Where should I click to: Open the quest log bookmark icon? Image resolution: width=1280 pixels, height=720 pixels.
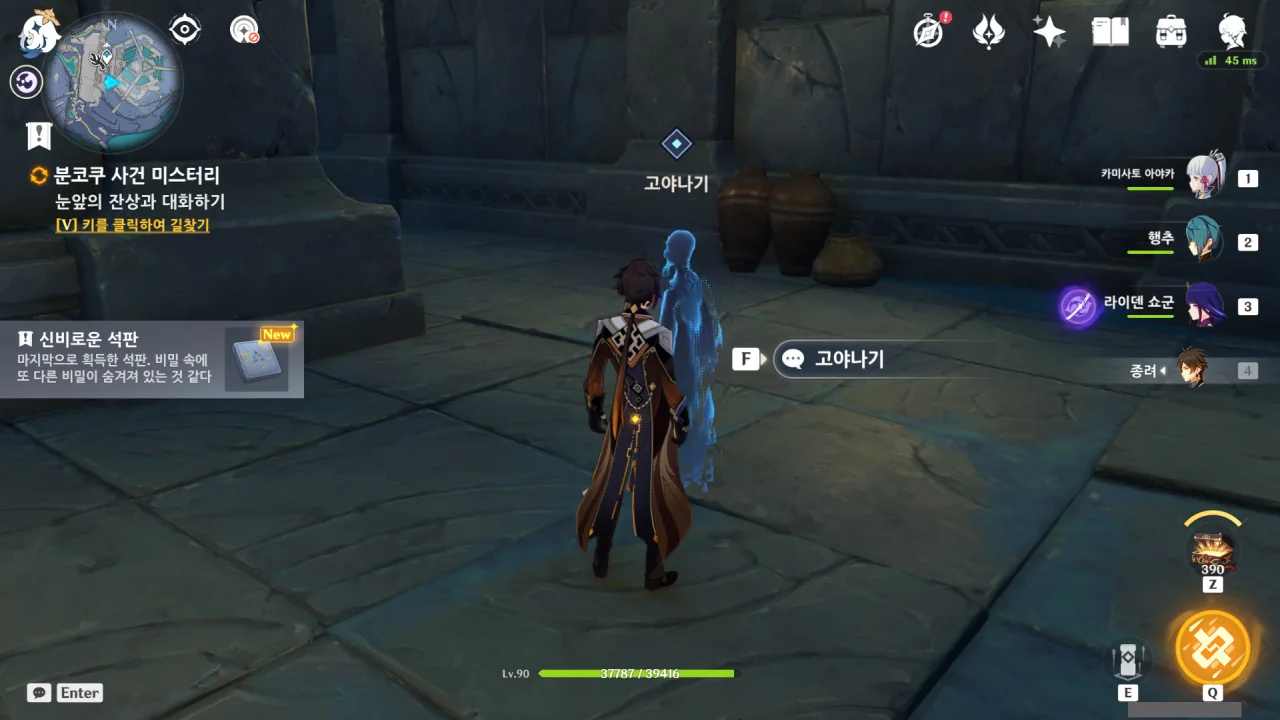[39, 136]
